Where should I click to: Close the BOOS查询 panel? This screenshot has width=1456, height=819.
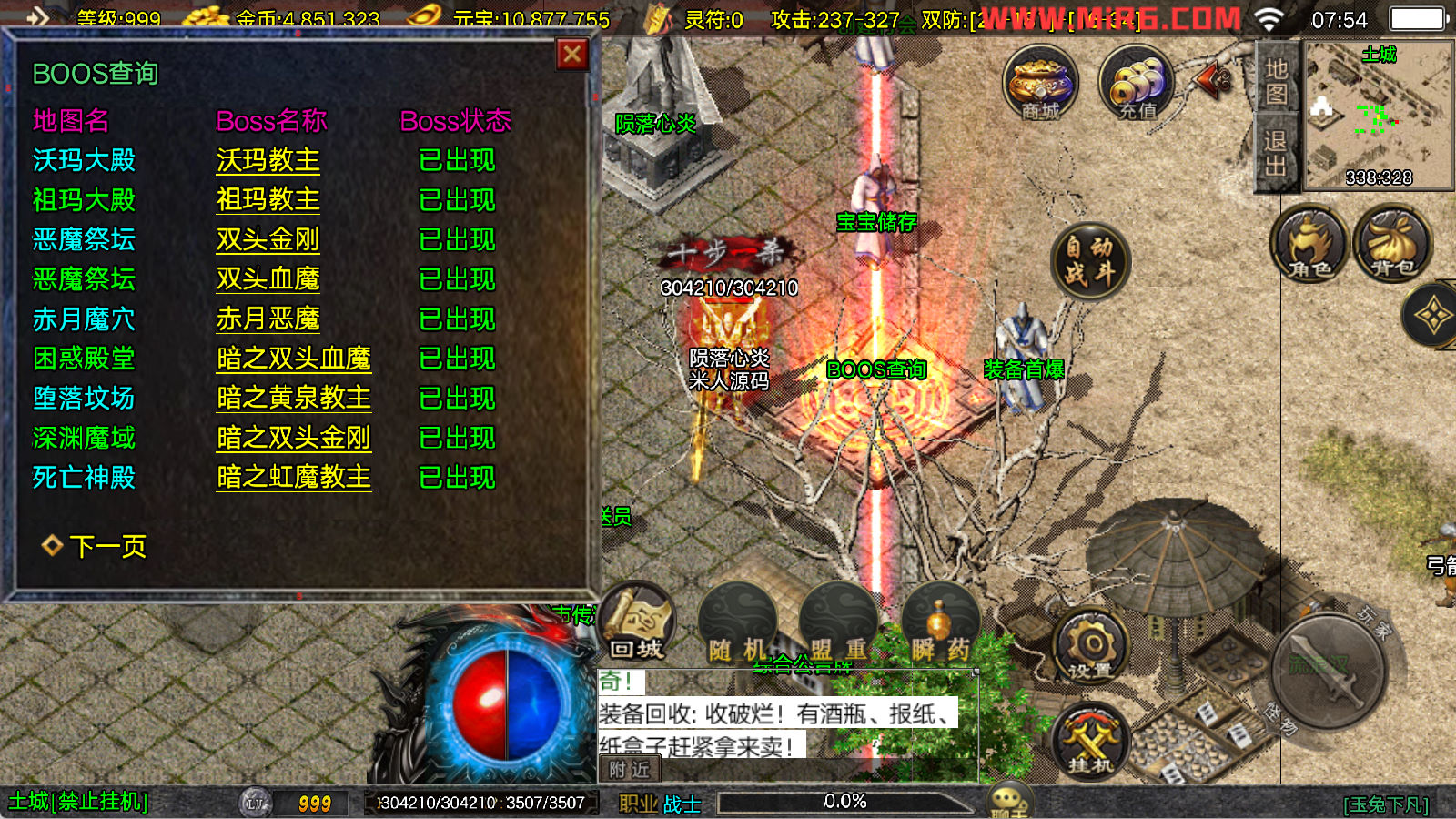572,55
